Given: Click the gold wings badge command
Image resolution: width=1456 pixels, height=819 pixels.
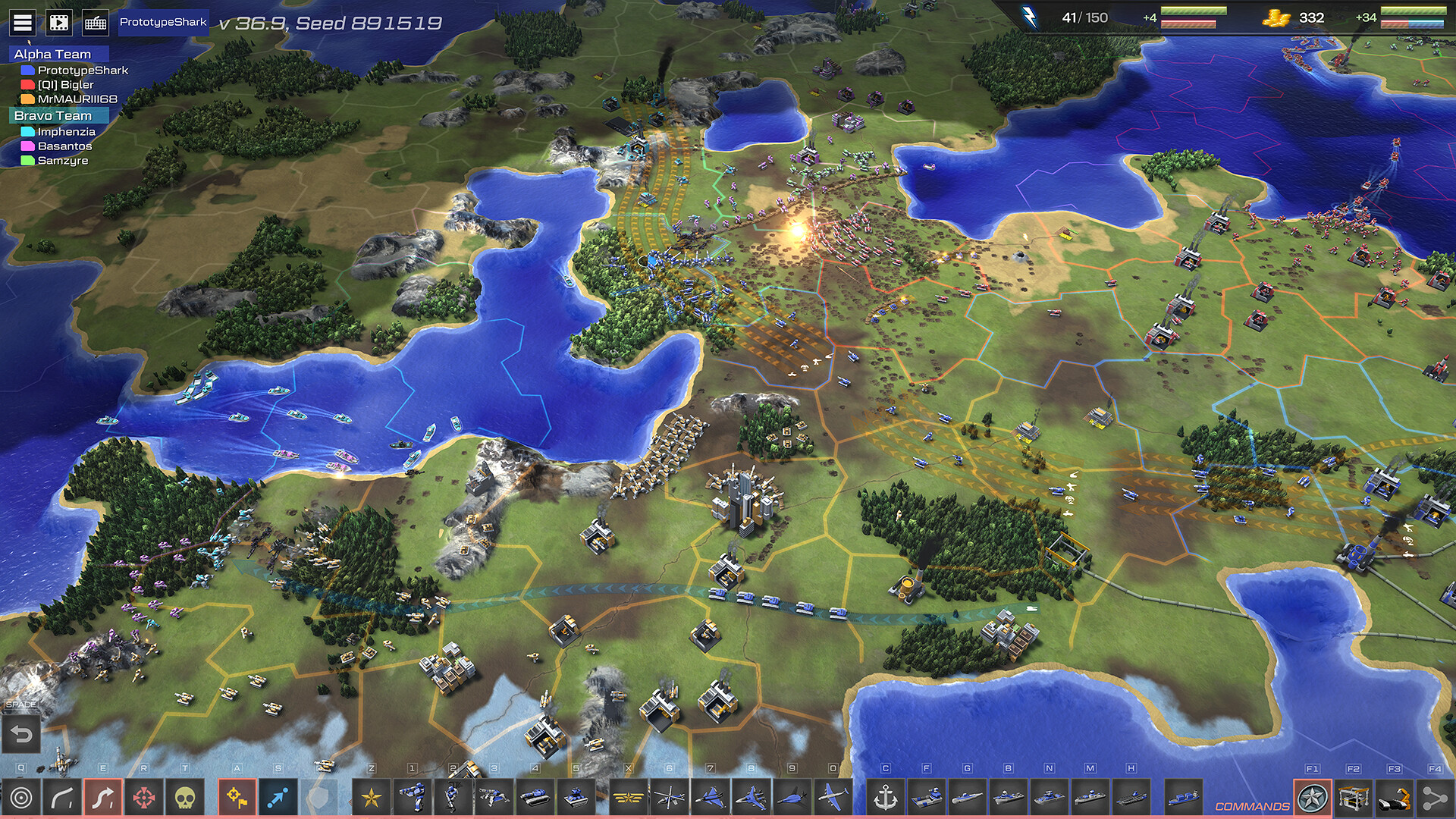Looking at the screenshot, I should [629, 796].
